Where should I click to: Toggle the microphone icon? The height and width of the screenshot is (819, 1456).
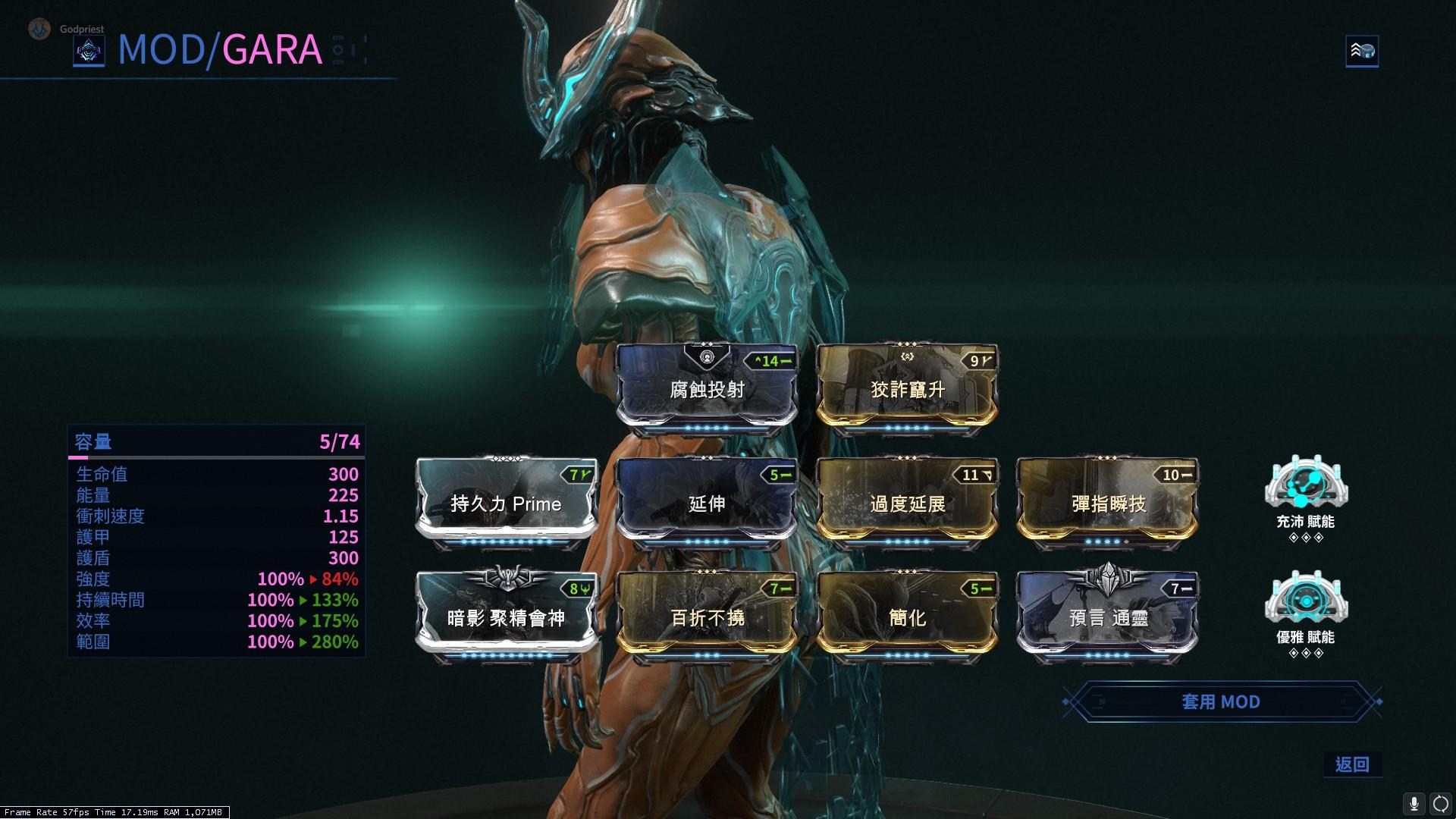pos(1414,803)
